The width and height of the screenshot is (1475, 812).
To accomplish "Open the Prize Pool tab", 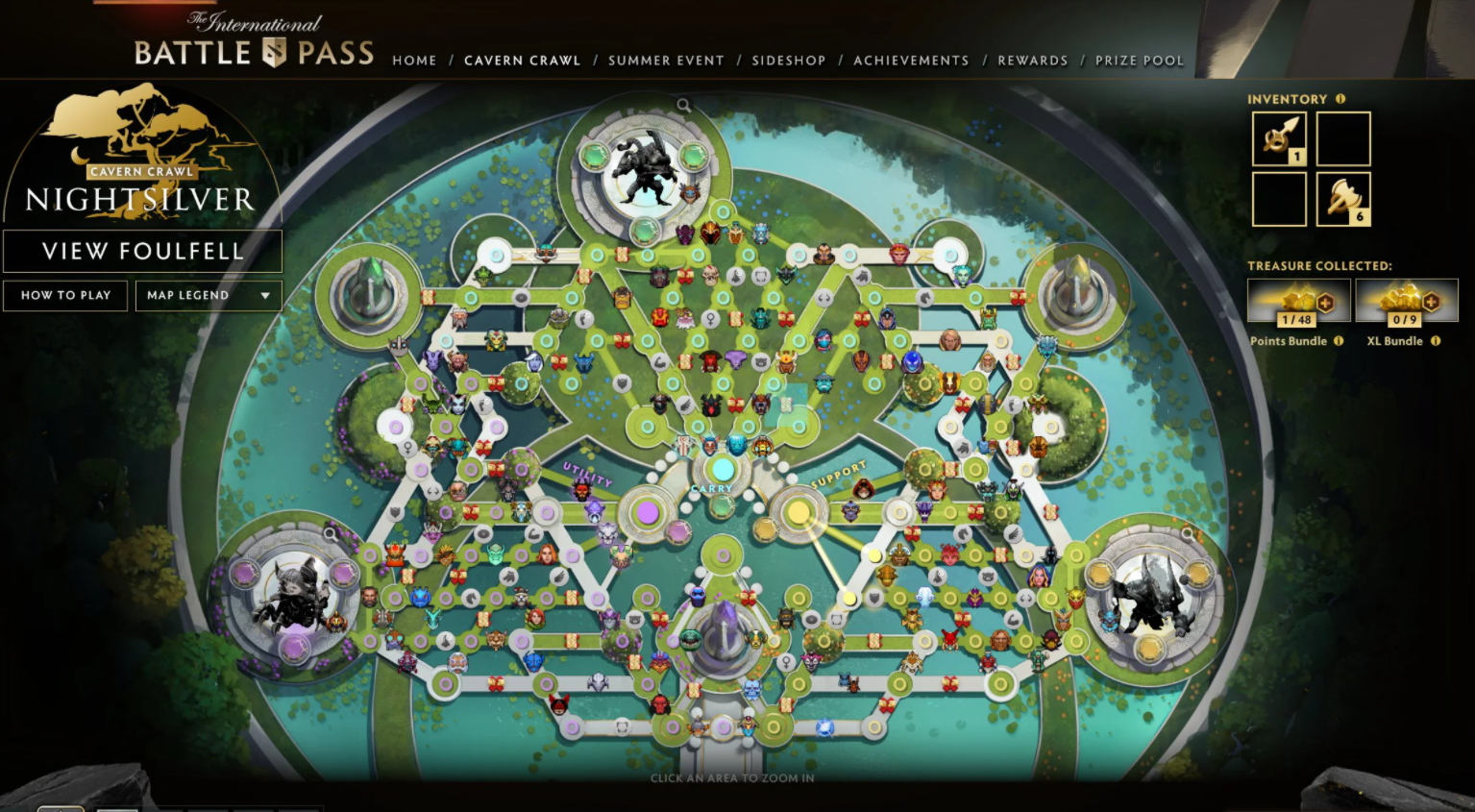I will (x=1139, y=61).
